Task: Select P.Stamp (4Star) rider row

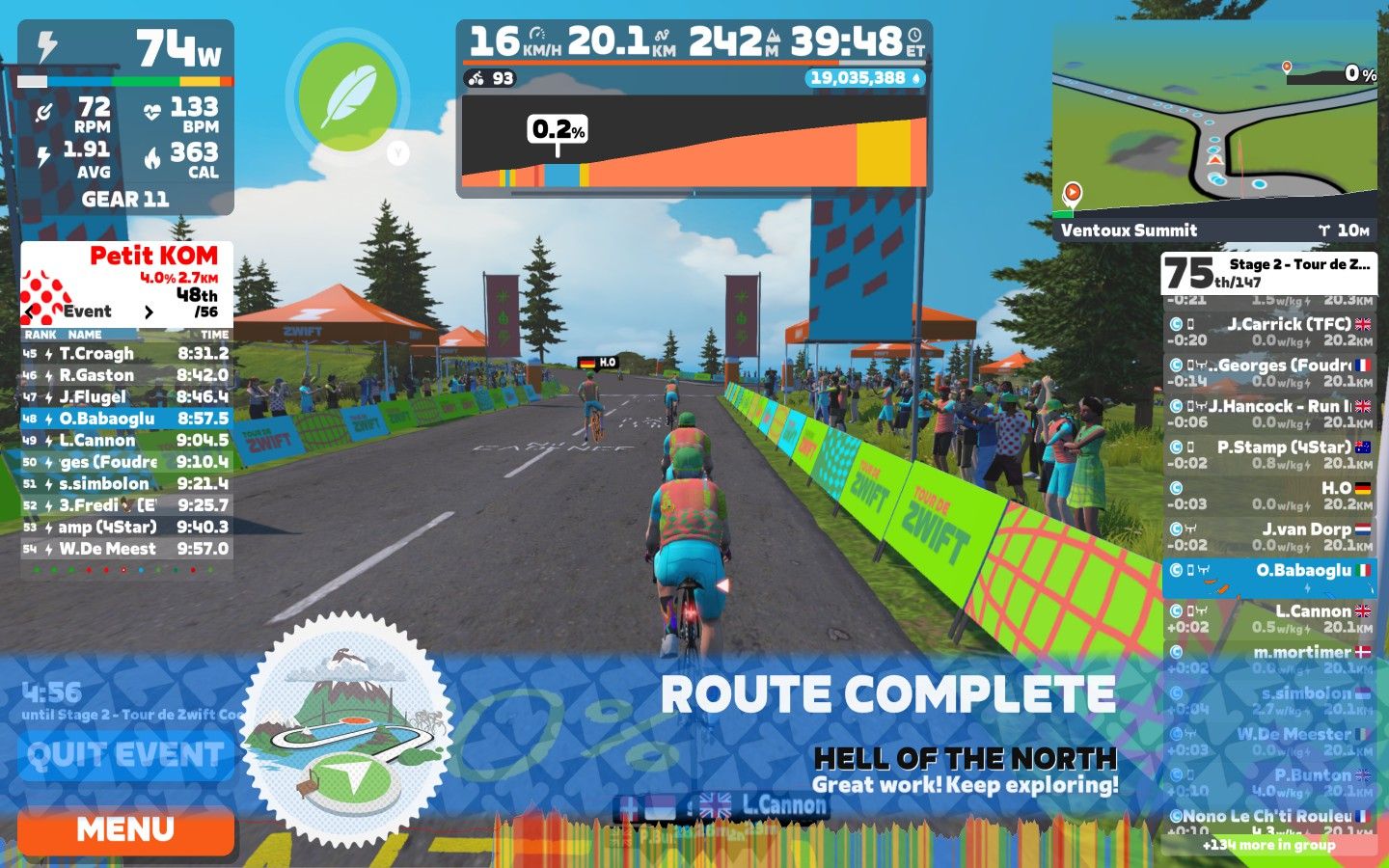Action: click(1269, 454)
